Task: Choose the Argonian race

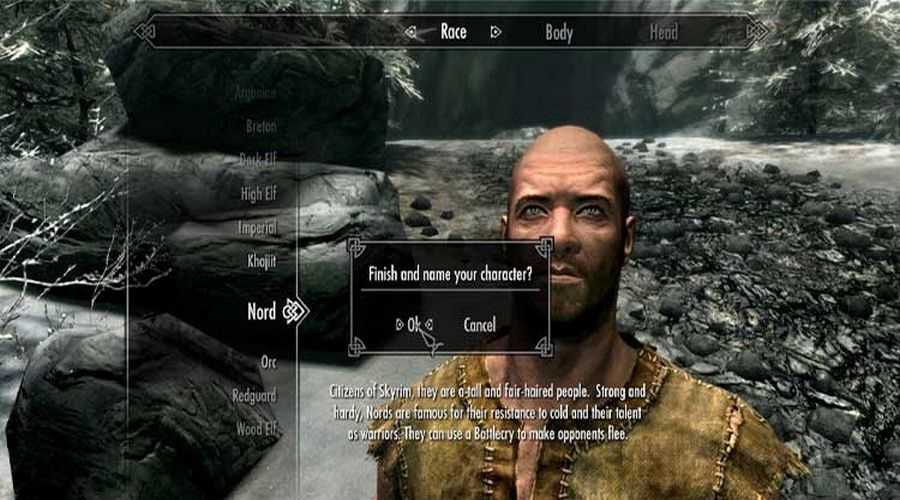Action: click(x=256, y=93)
